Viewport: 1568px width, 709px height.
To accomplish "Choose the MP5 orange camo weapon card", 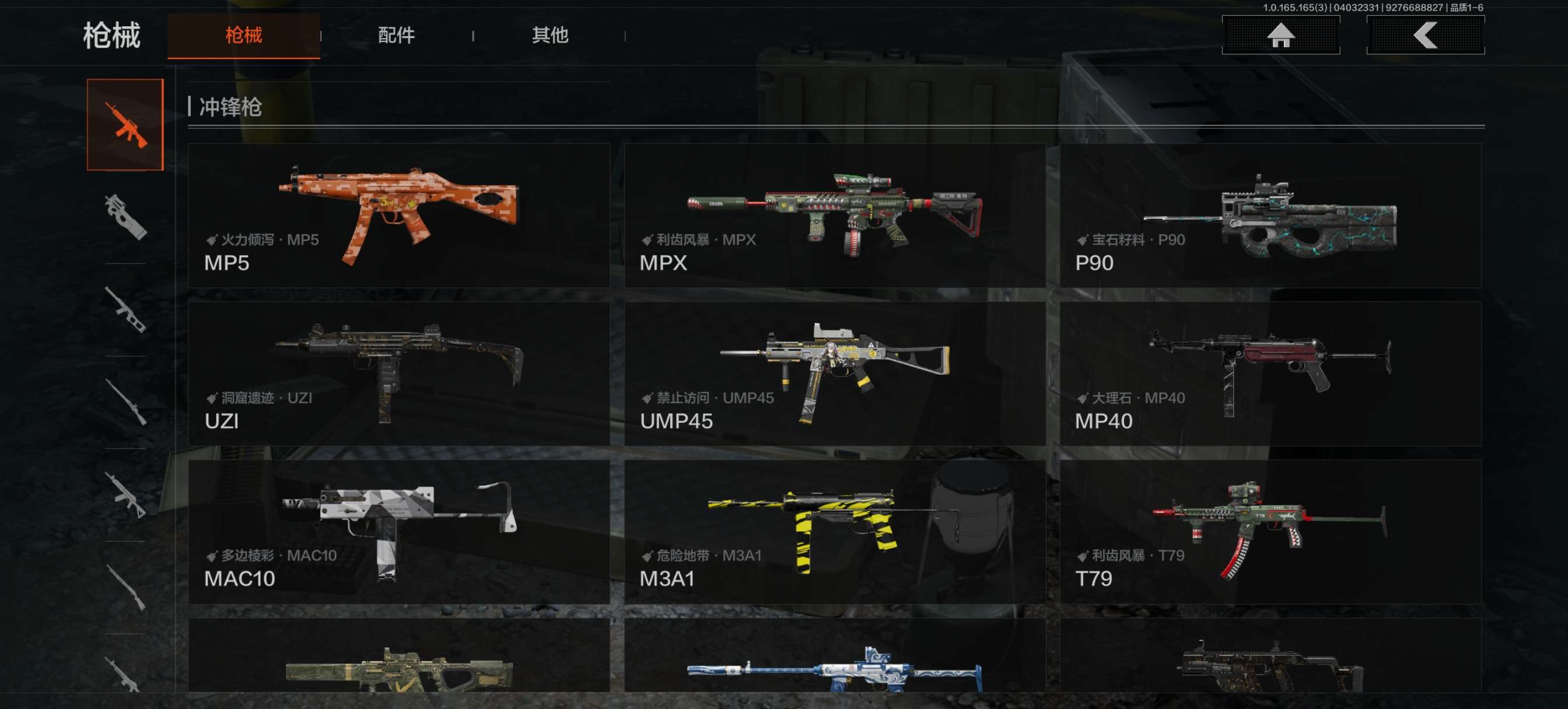I will pos(398,215).
